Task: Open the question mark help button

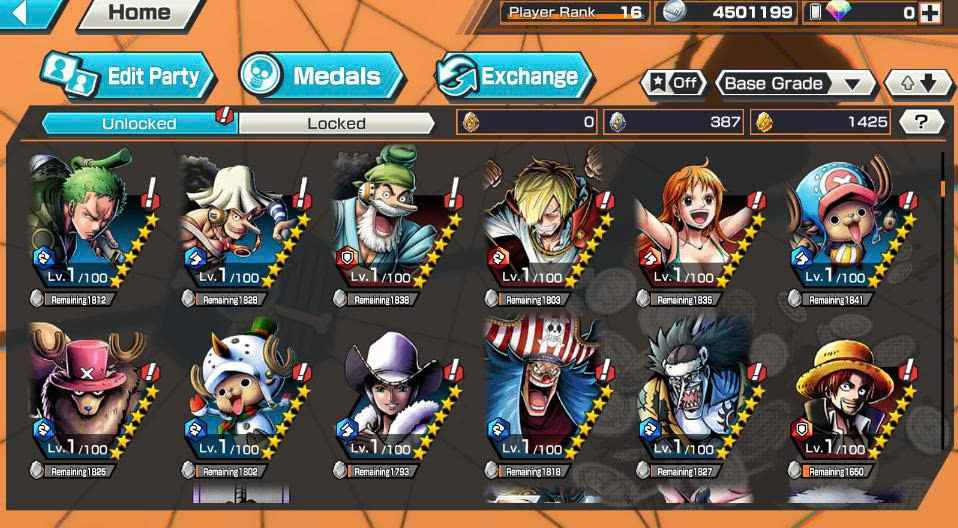Action: pos(921,122)
